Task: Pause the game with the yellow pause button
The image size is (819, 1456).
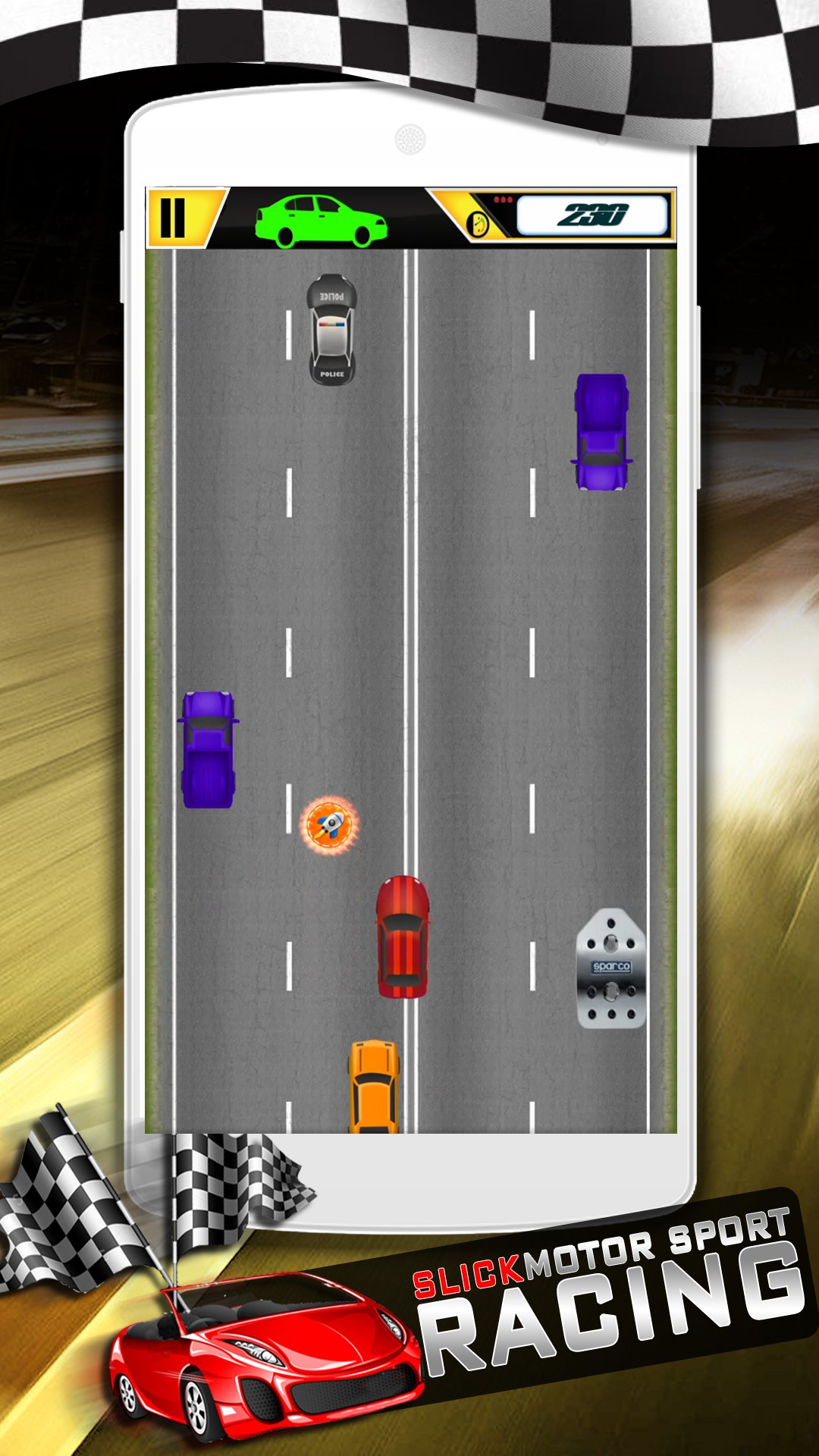Action: 174,218
